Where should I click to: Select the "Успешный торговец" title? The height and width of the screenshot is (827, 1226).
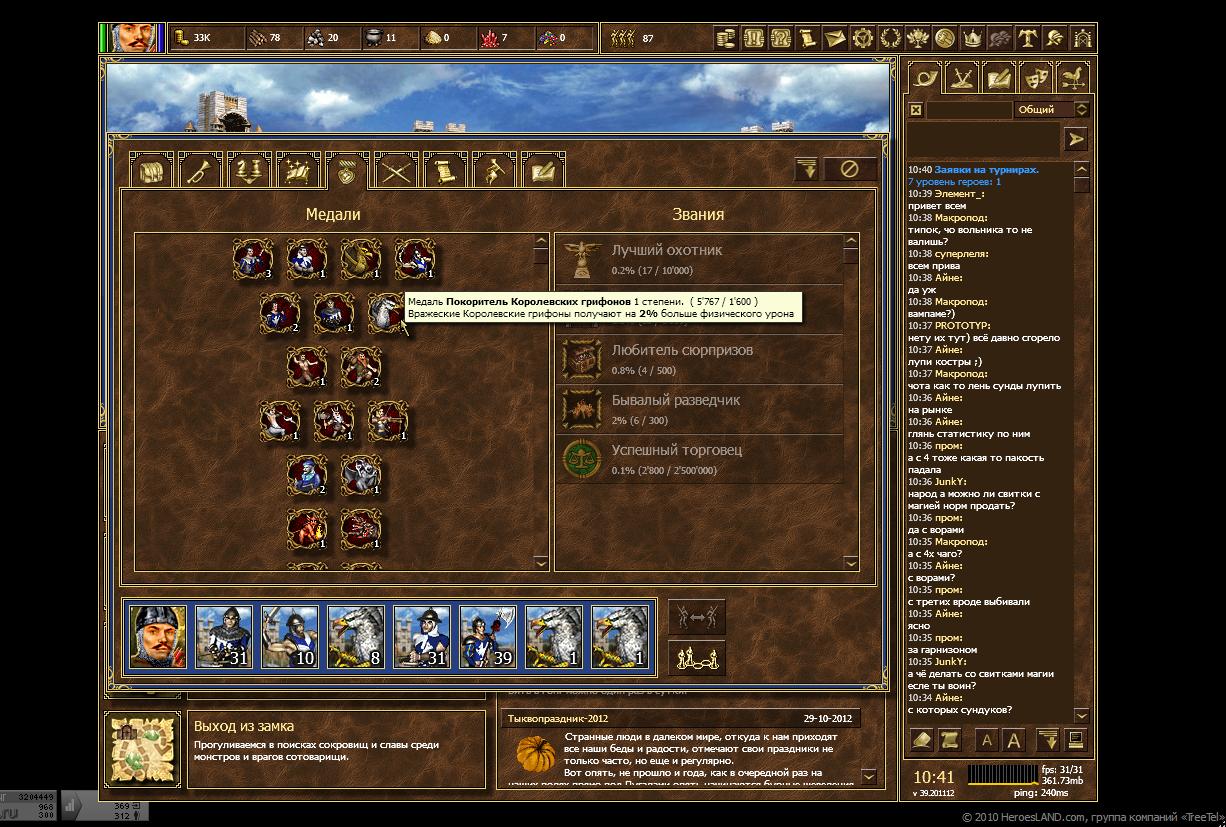[700, 459]
